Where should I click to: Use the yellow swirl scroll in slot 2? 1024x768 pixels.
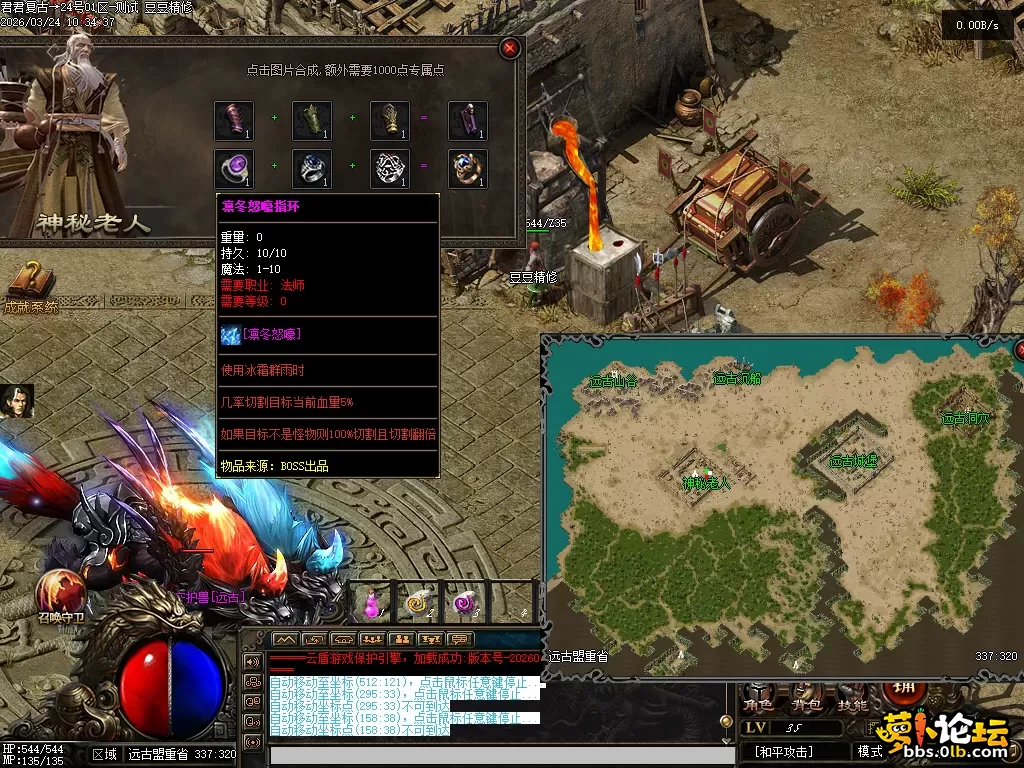pos(417,603)
